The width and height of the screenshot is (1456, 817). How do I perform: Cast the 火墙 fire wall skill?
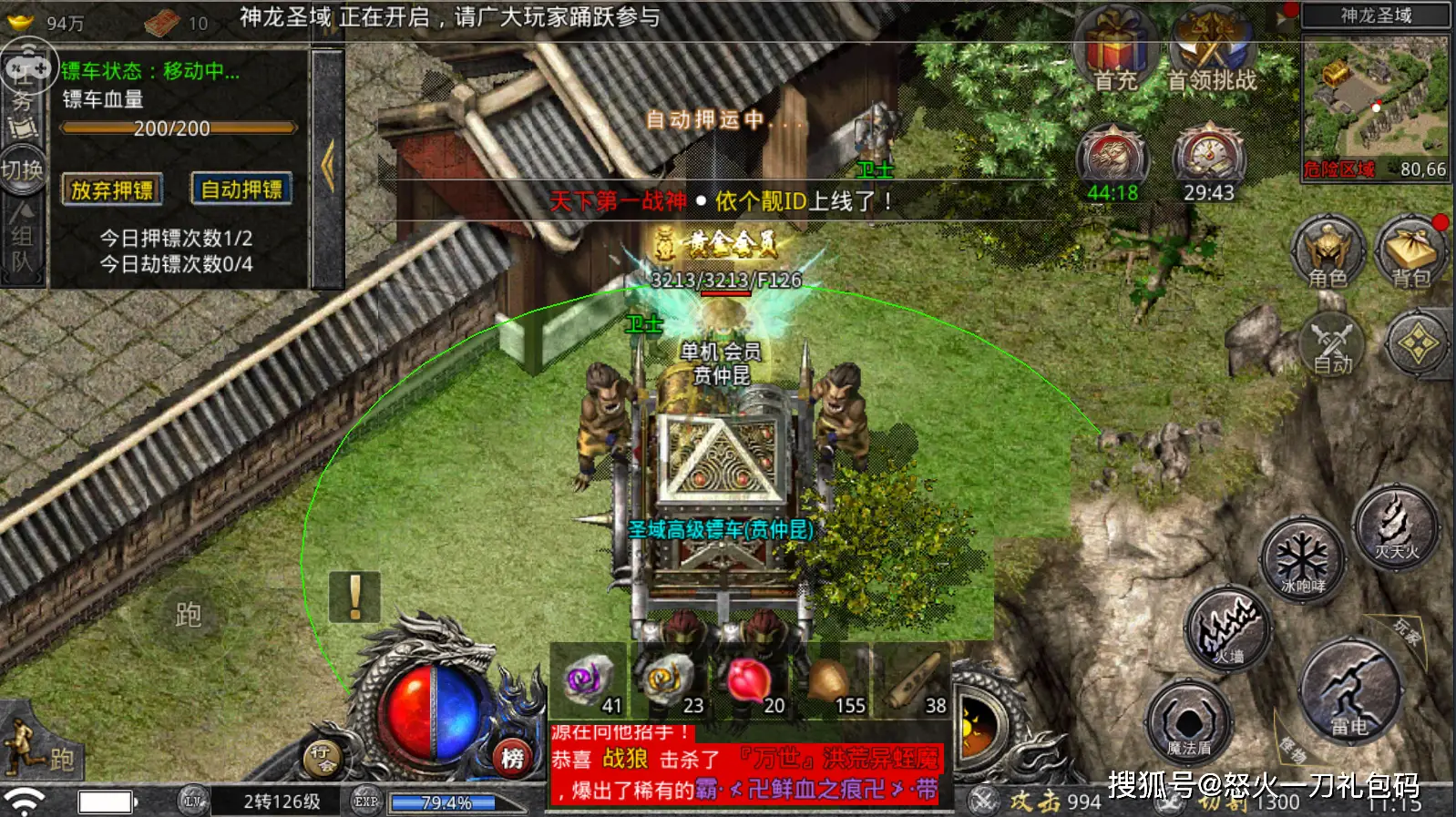pos(1229,628)
